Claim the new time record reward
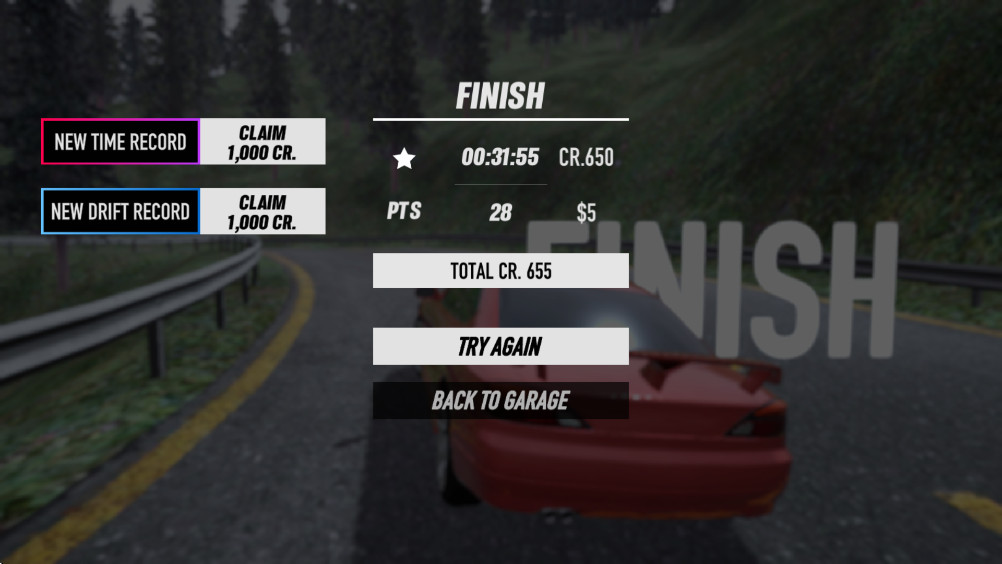This screenshot has width=1002, height=564. click(x=262, y=142)
